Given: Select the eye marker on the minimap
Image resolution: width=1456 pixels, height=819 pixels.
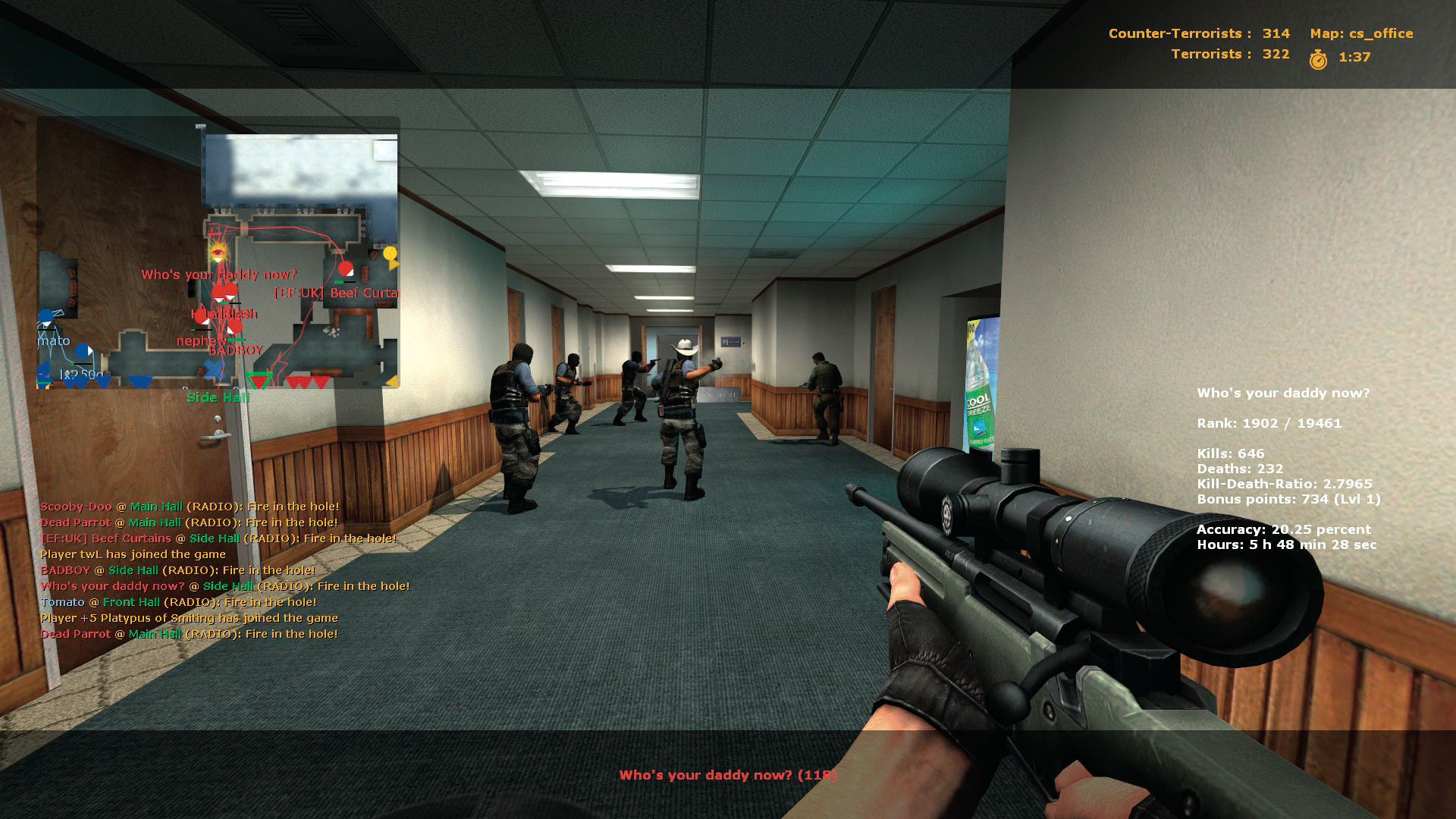Looking at the screenshot, I should click(218, 251).
